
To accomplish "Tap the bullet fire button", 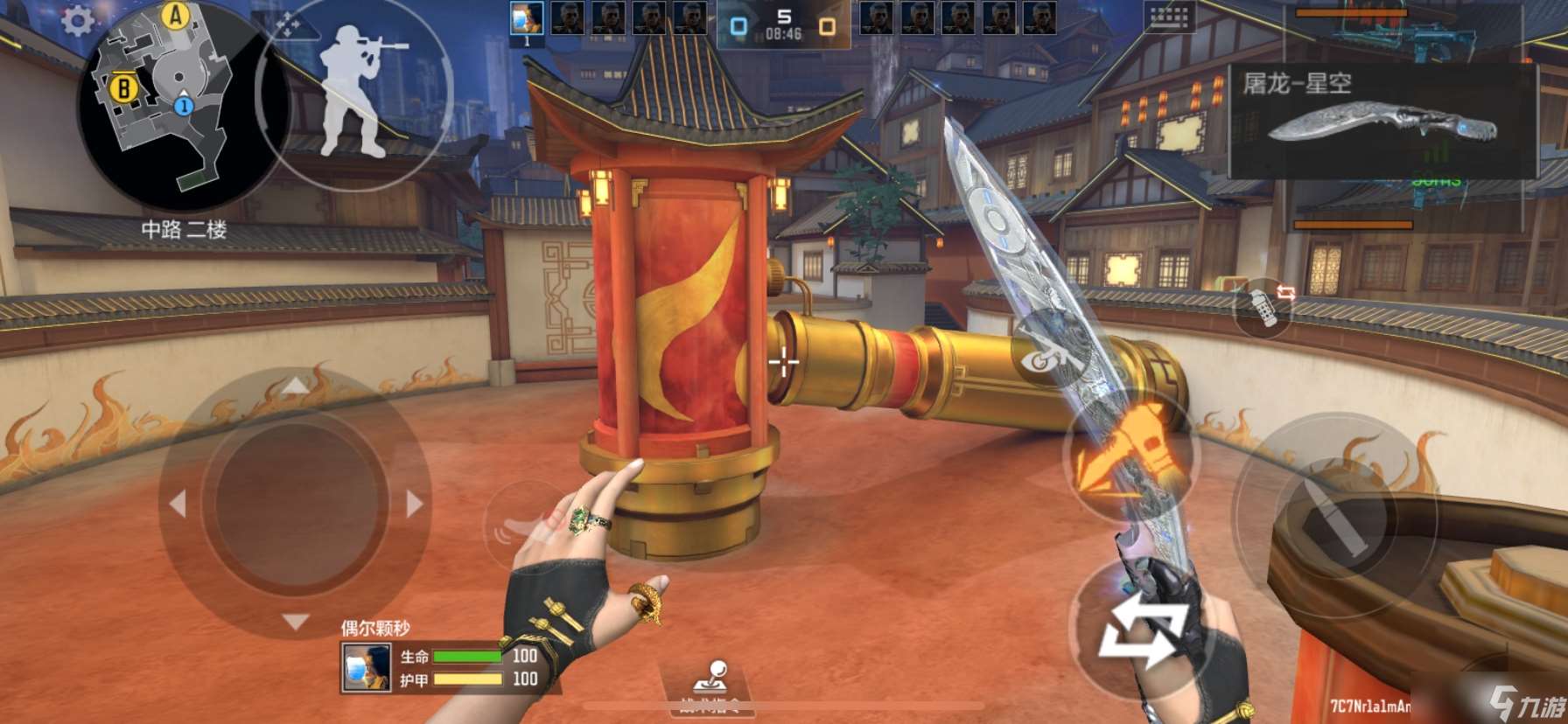I will (1333, 518).
